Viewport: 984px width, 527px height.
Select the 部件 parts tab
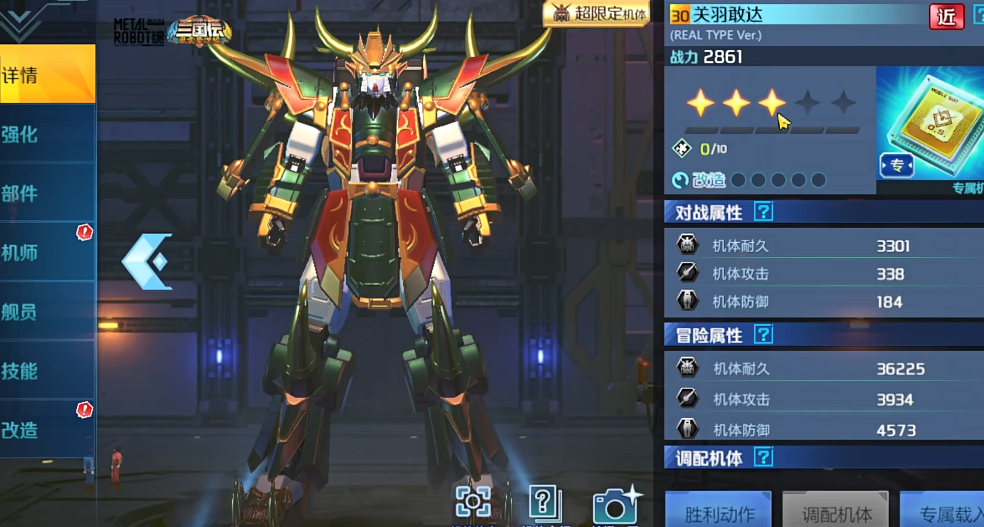pos(46,193)
